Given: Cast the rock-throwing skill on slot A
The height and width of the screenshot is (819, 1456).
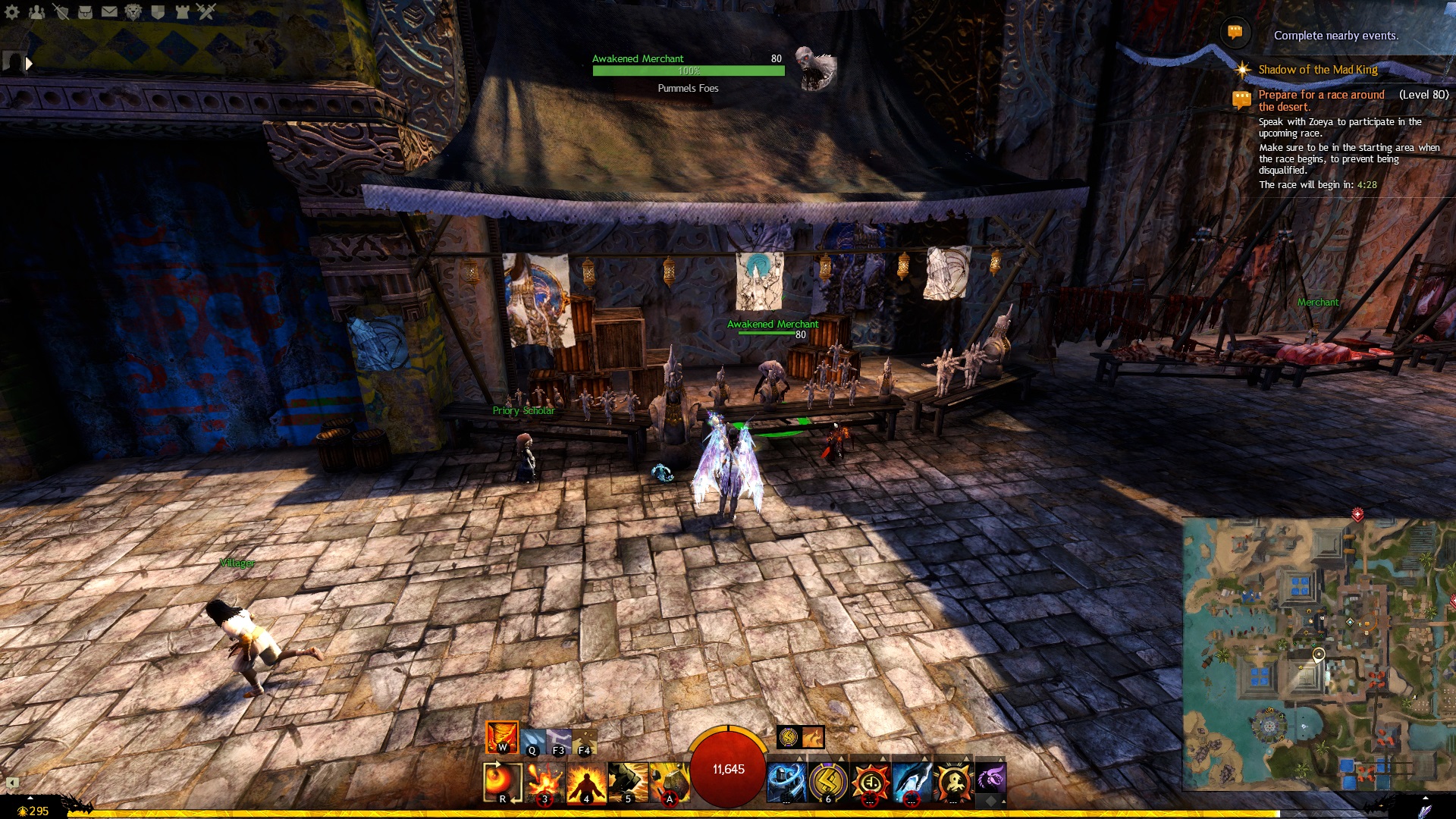Looking at the screenshot, I should point(669,781).
